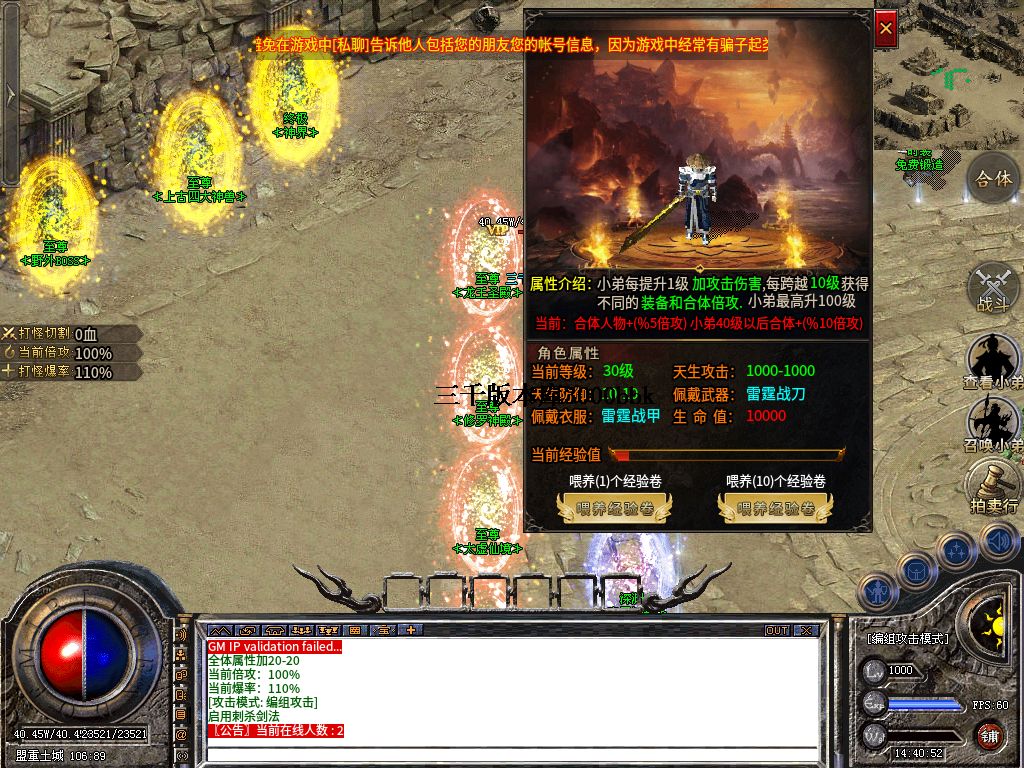This screenshot has width=1024, height=768.
Task: Select the 大虚仙境 teleport portal label
Action: pos(487,548)
